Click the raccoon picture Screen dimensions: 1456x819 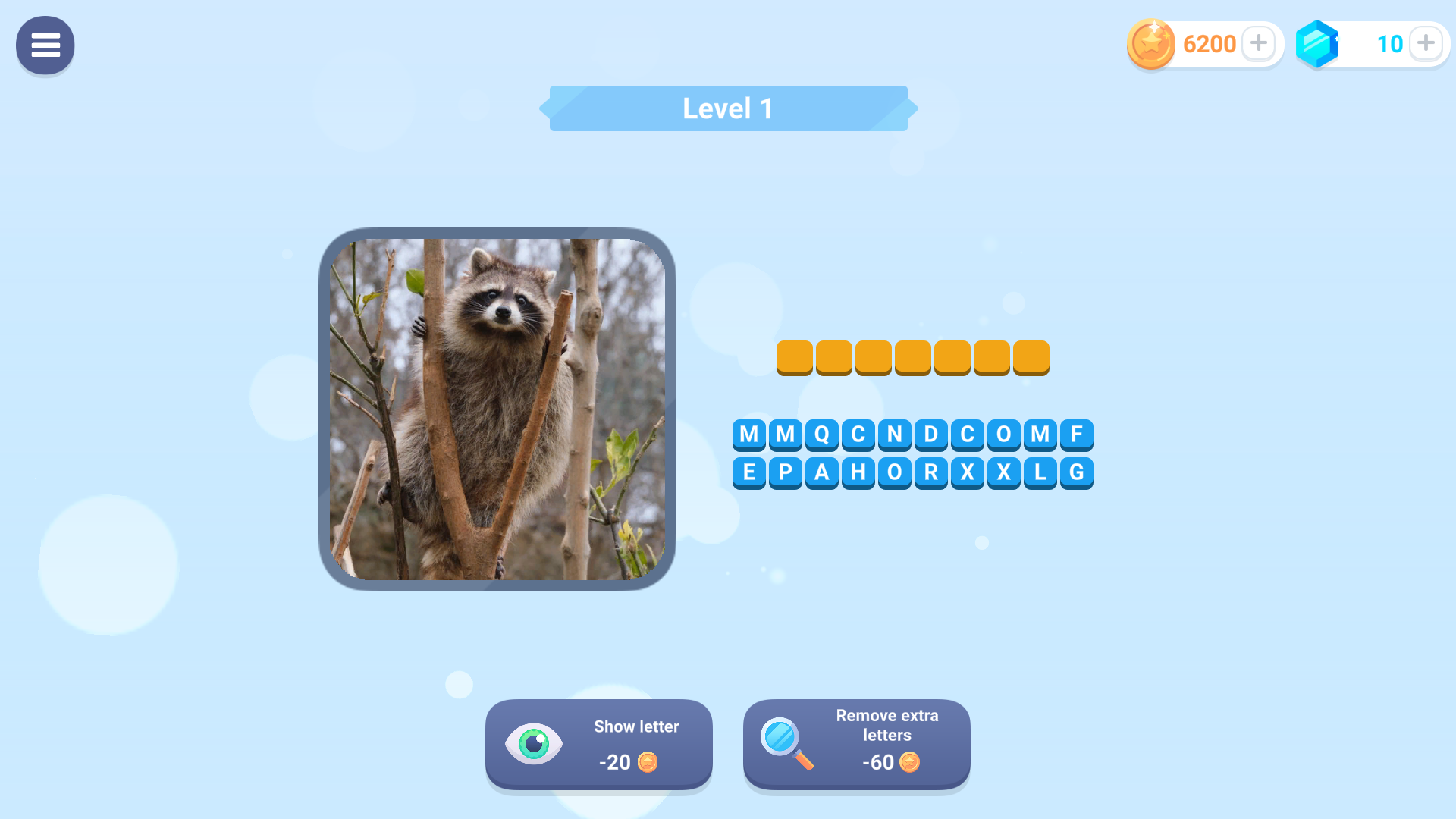(498, 407)
